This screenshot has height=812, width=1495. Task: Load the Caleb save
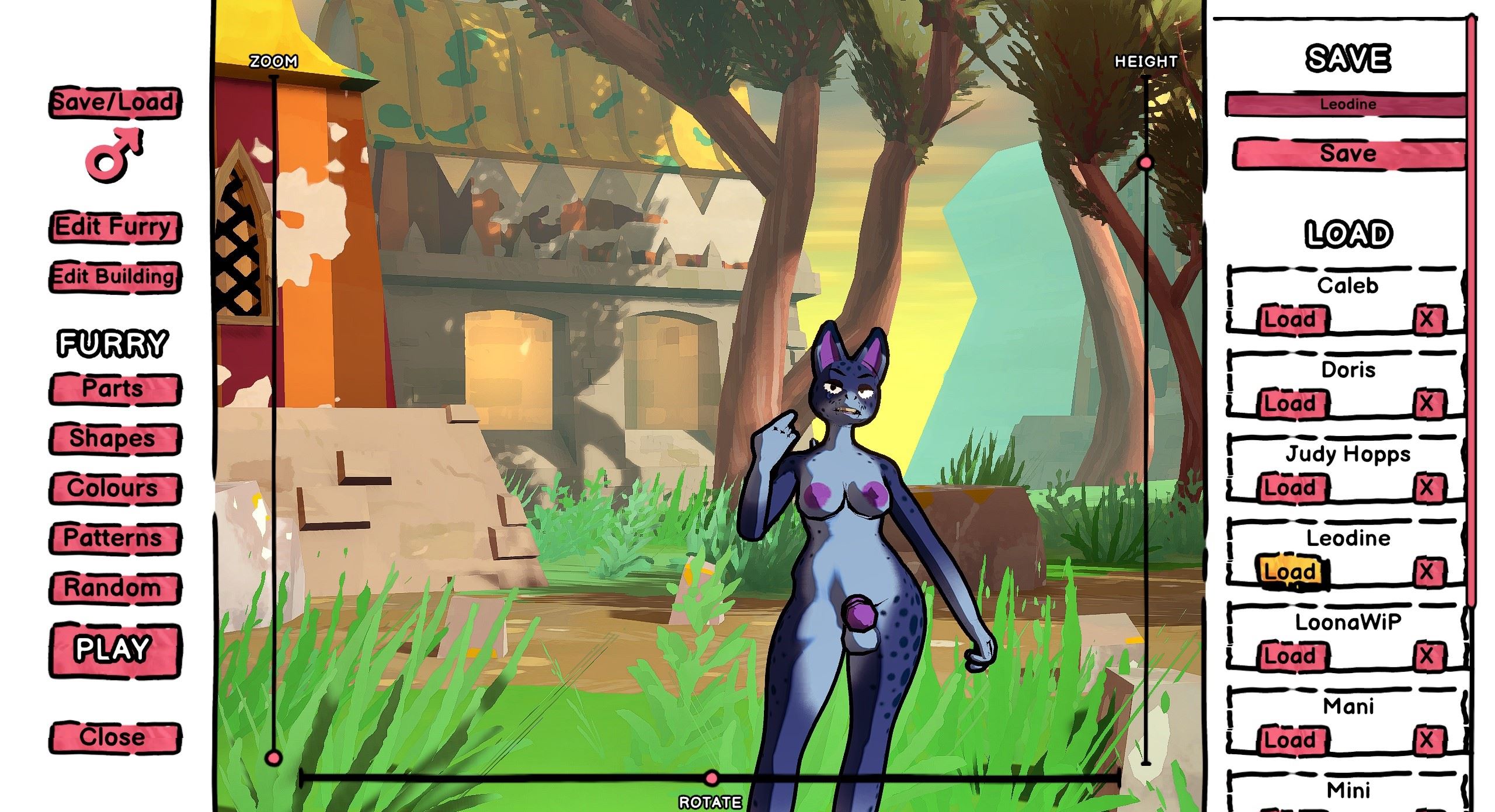point(1289,320)
